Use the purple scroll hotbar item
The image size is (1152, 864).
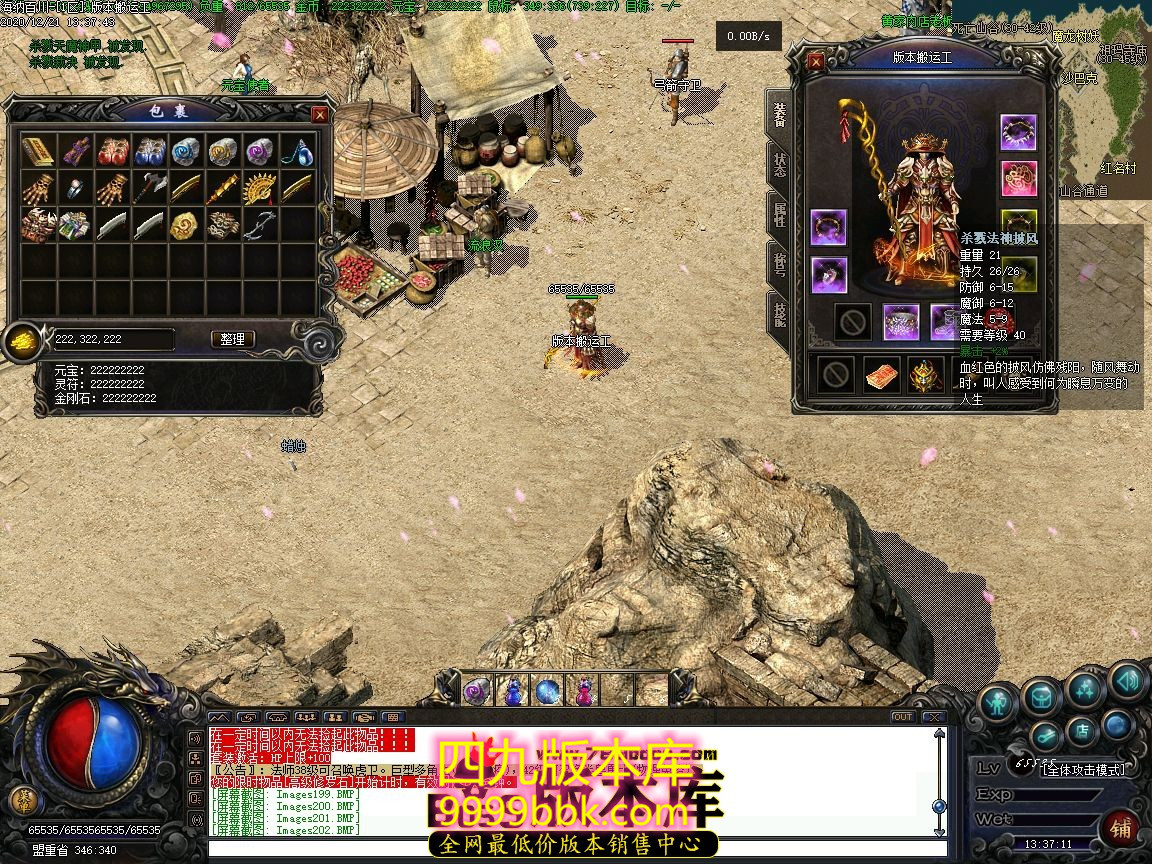(x=475, y=689)
